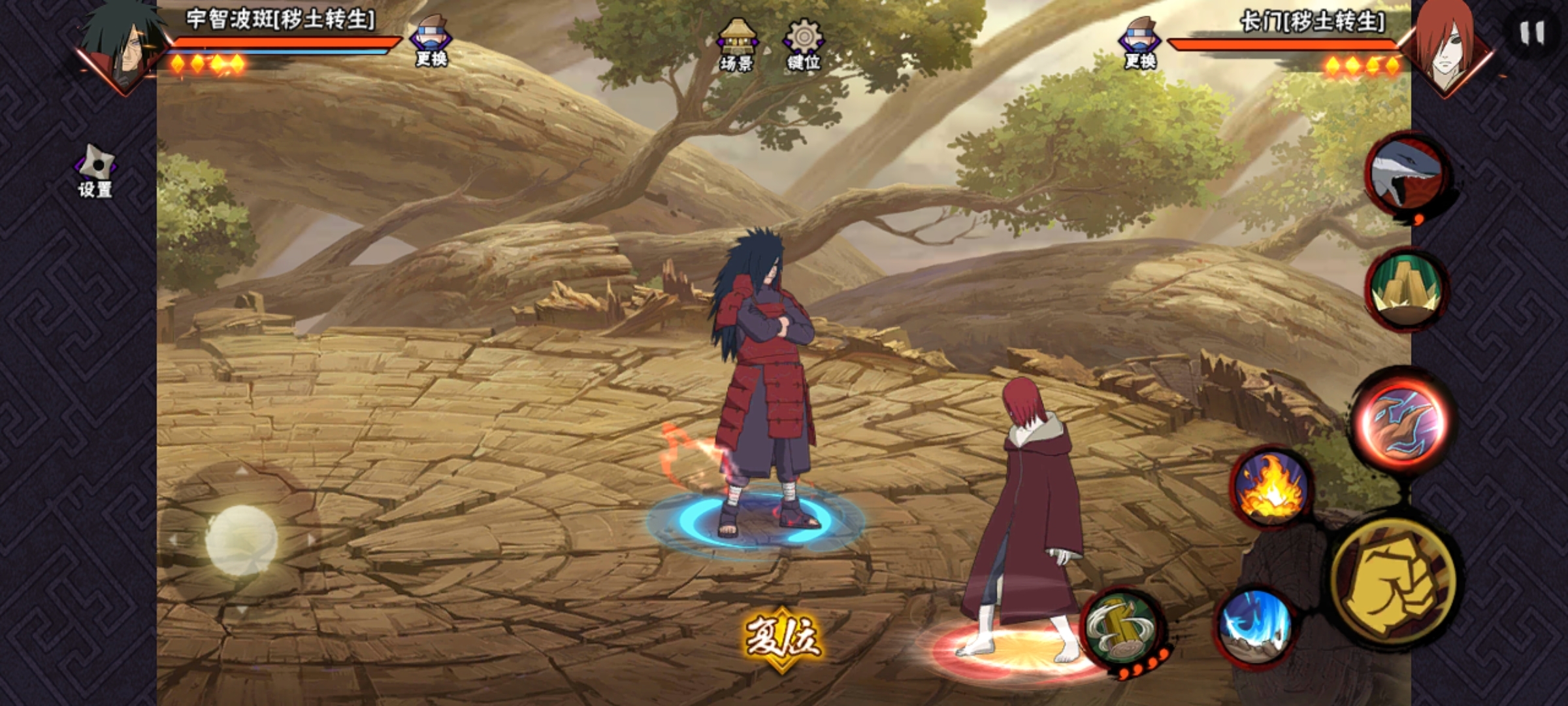Tap the virtual joystick ball
Image resolution: width=1568 pixels, height=706 pixels.
click(x=241, y=540)
